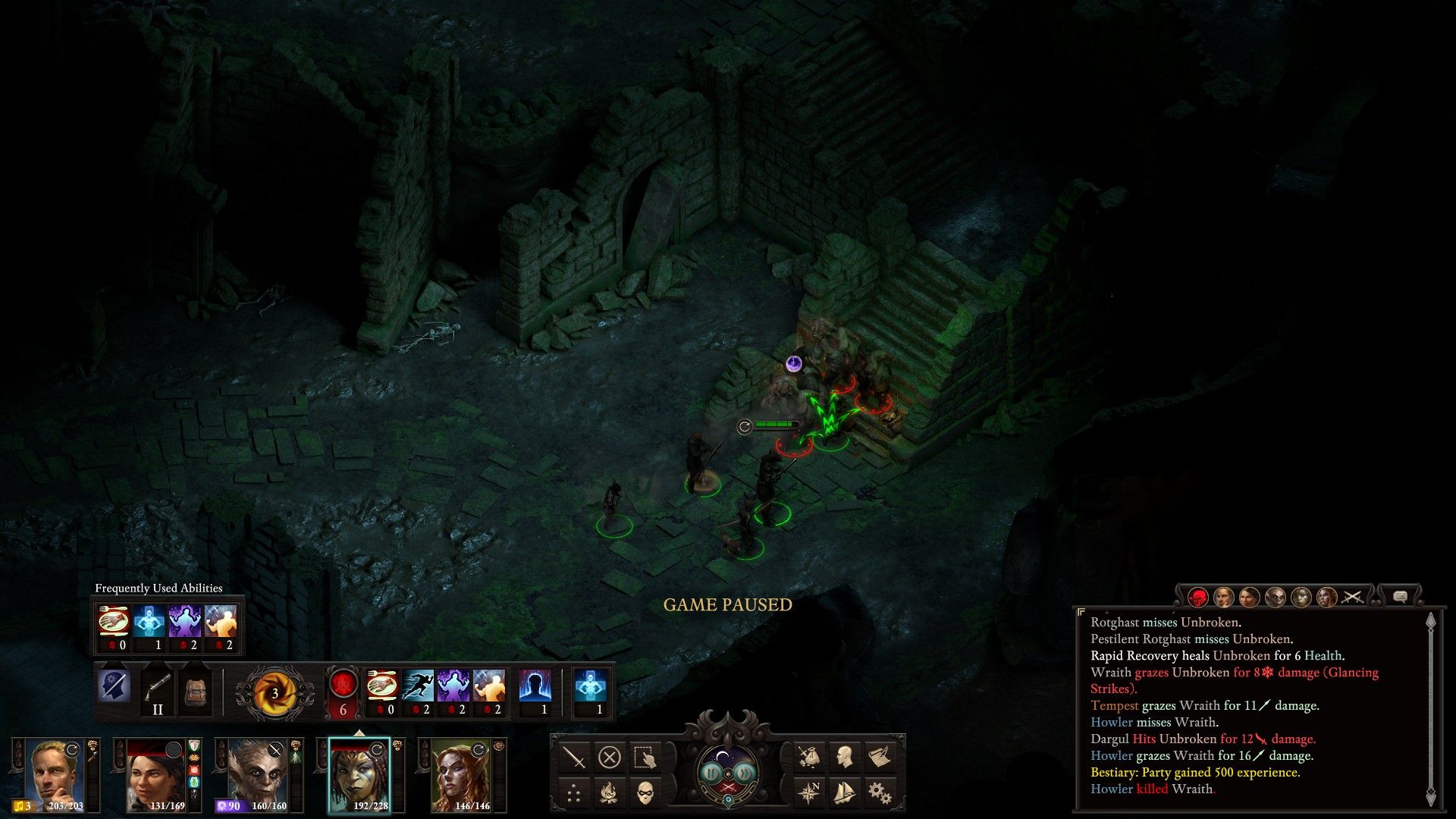Viewport: 1456px width, 819px height.
Task: Switch the firearm weapon set II
Action: coord(158,692)
